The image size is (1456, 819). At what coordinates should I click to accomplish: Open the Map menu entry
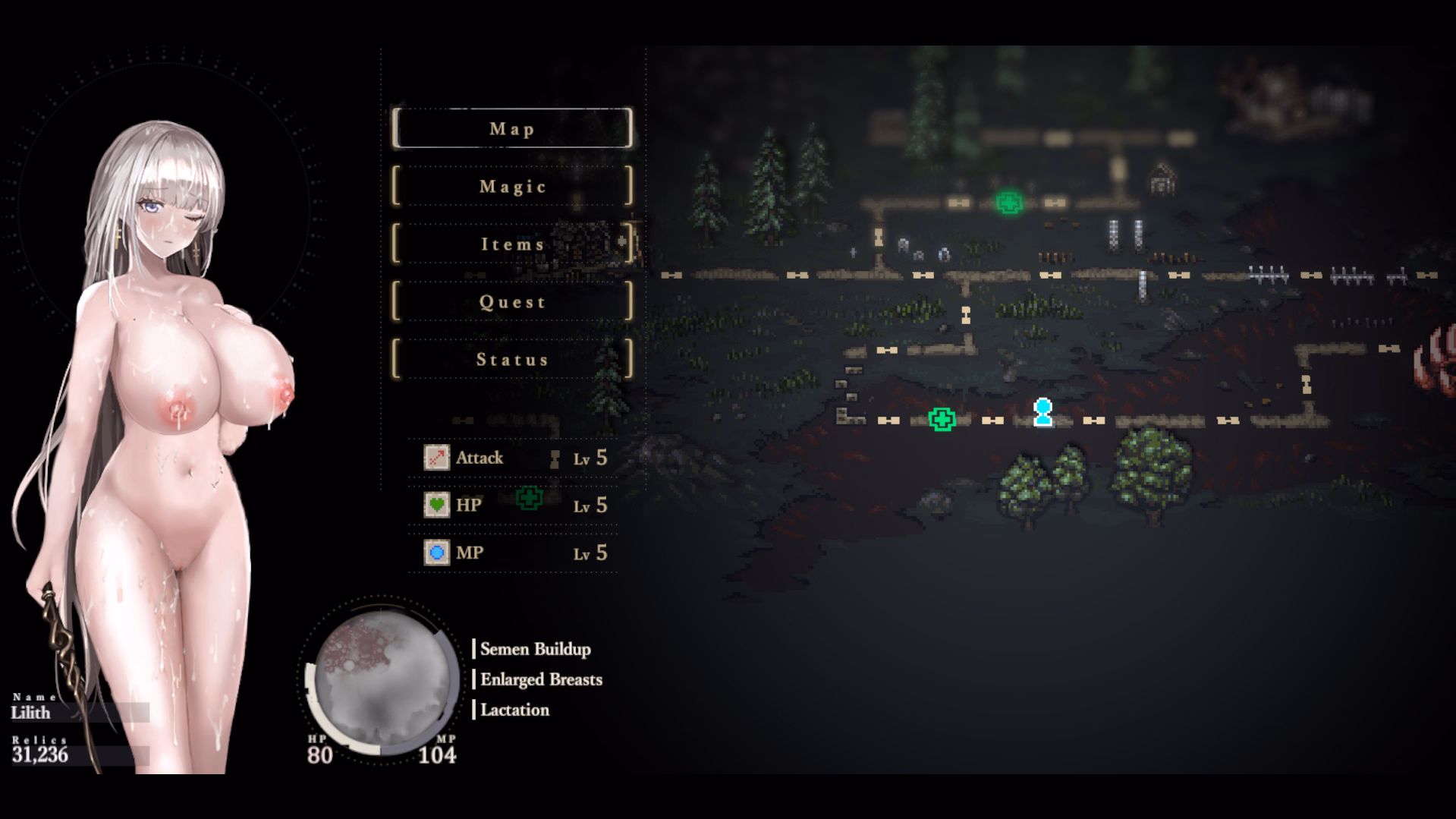[x=512, y=128]
